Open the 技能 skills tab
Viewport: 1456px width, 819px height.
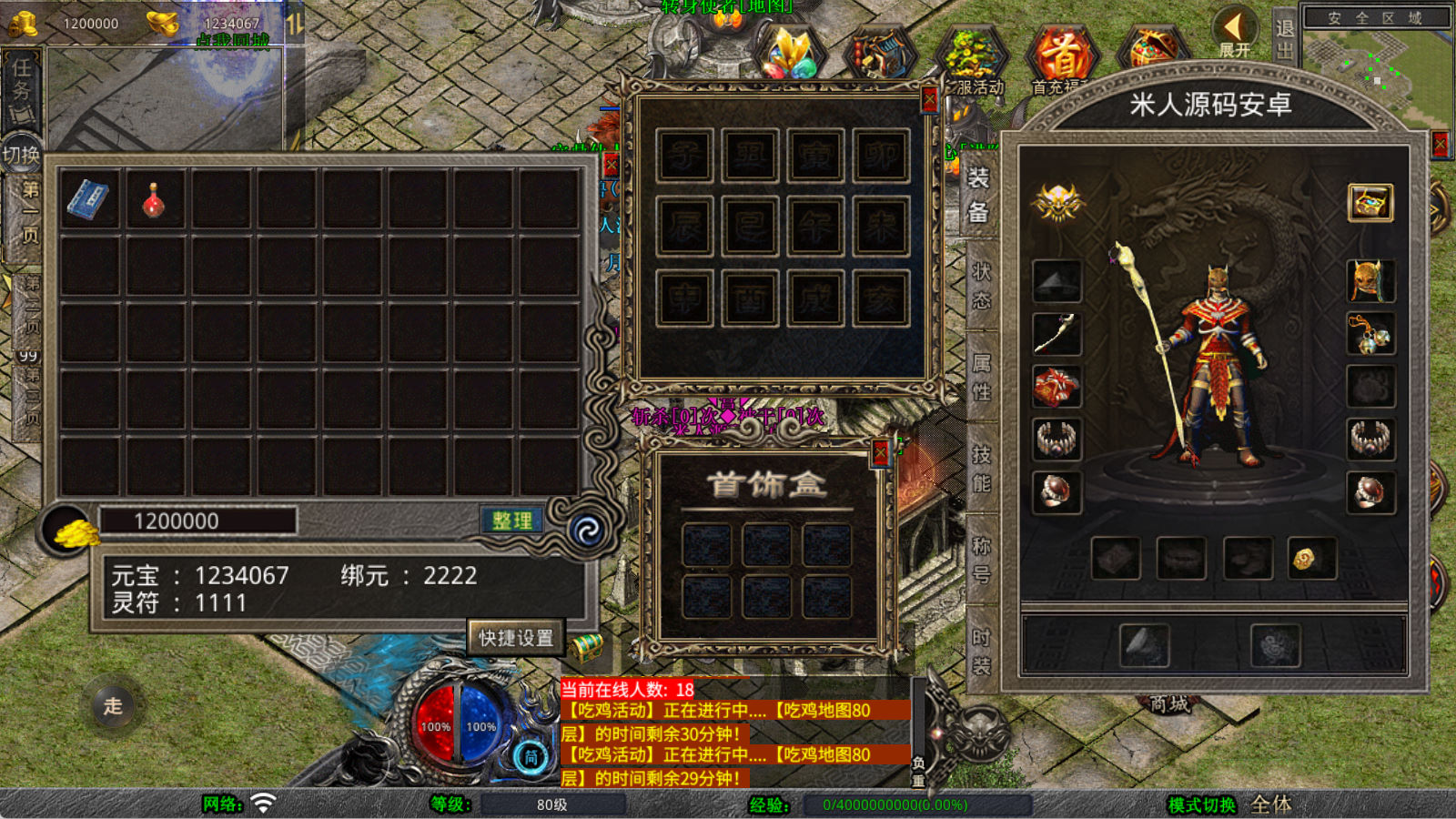(x=981, y=468)
